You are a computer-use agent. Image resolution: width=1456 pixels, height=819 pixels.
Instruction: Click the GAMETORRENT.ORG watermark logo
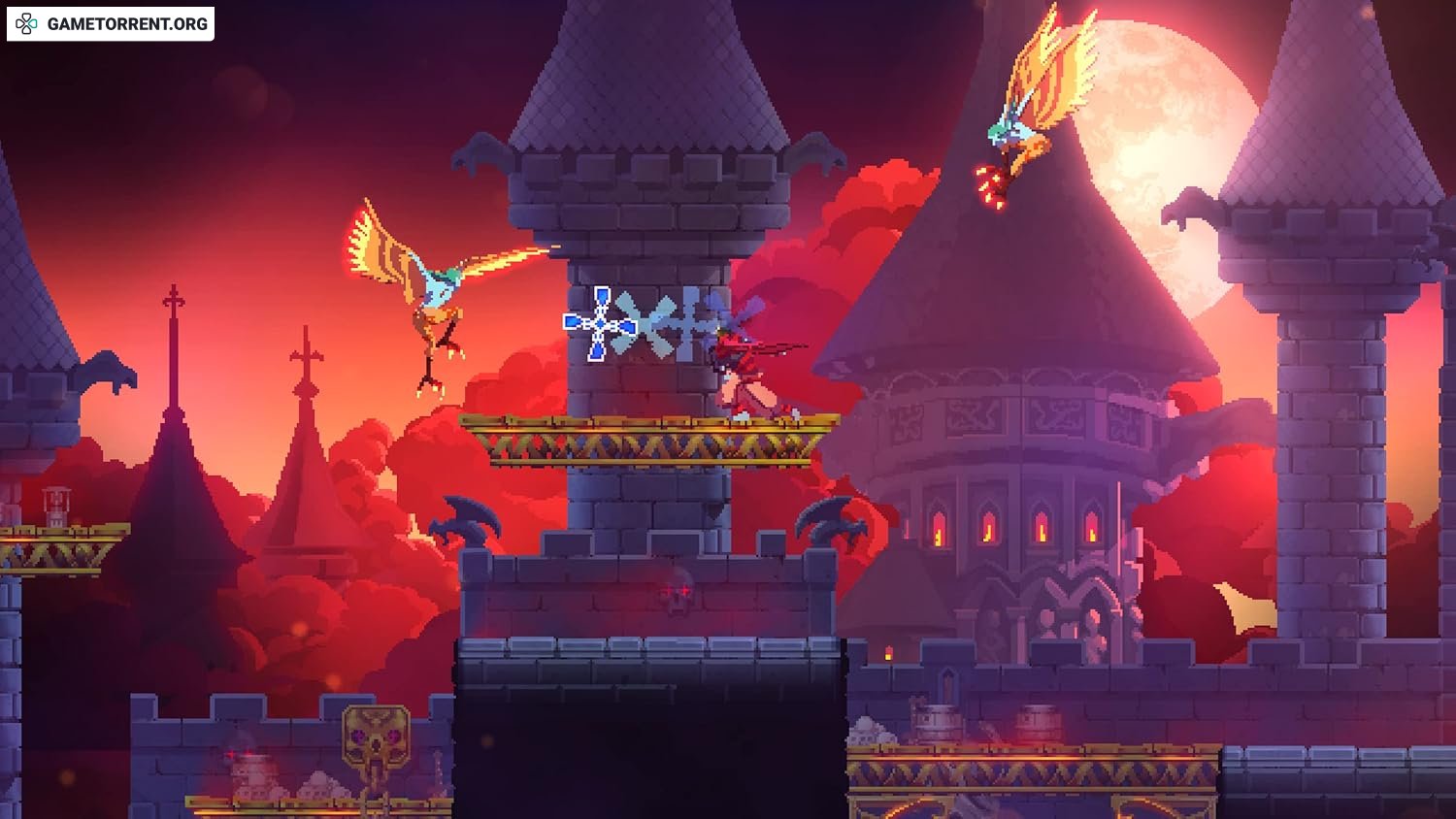pos(110,24)
